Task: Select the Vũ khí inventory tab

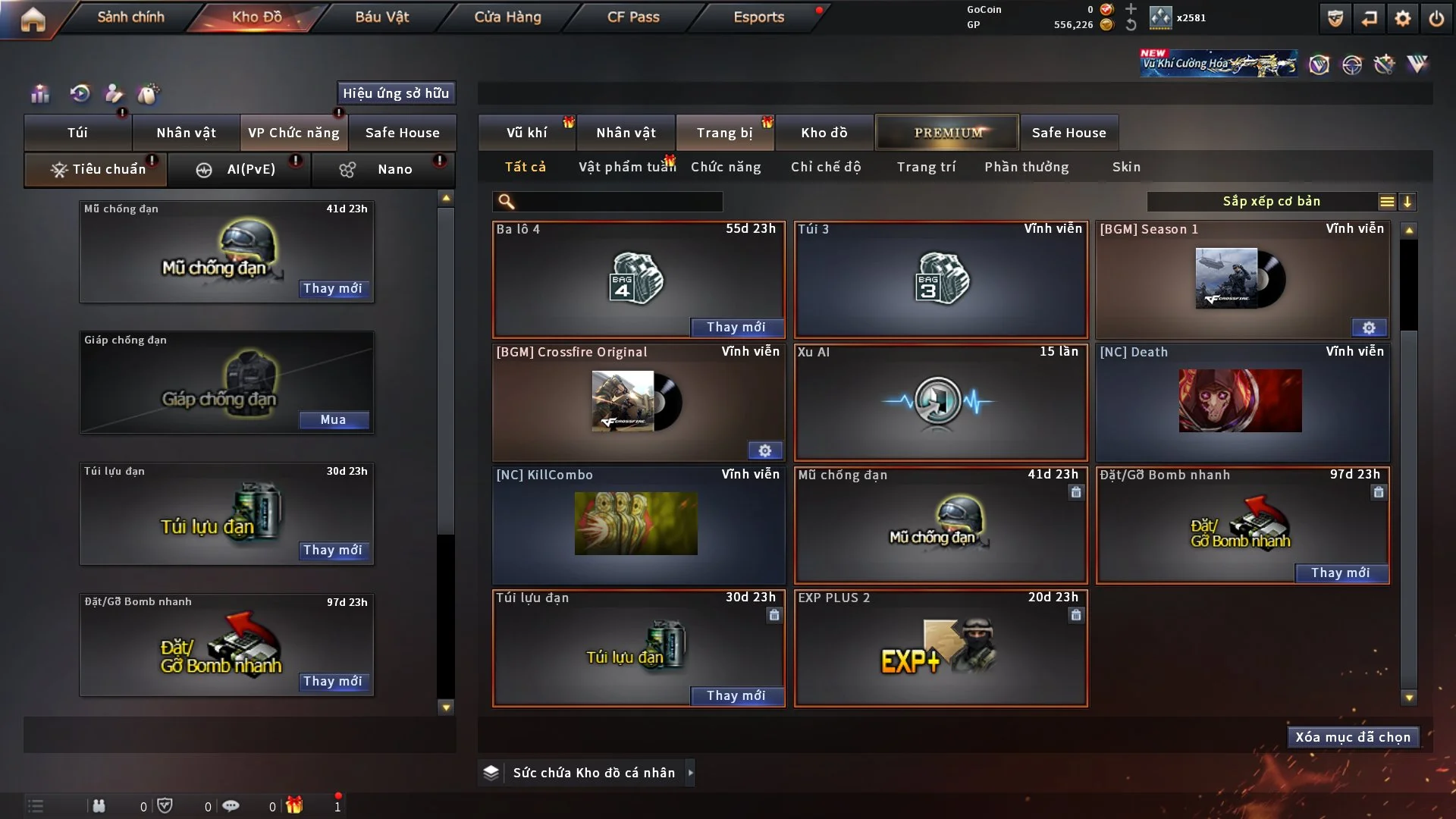Action: 526,133
